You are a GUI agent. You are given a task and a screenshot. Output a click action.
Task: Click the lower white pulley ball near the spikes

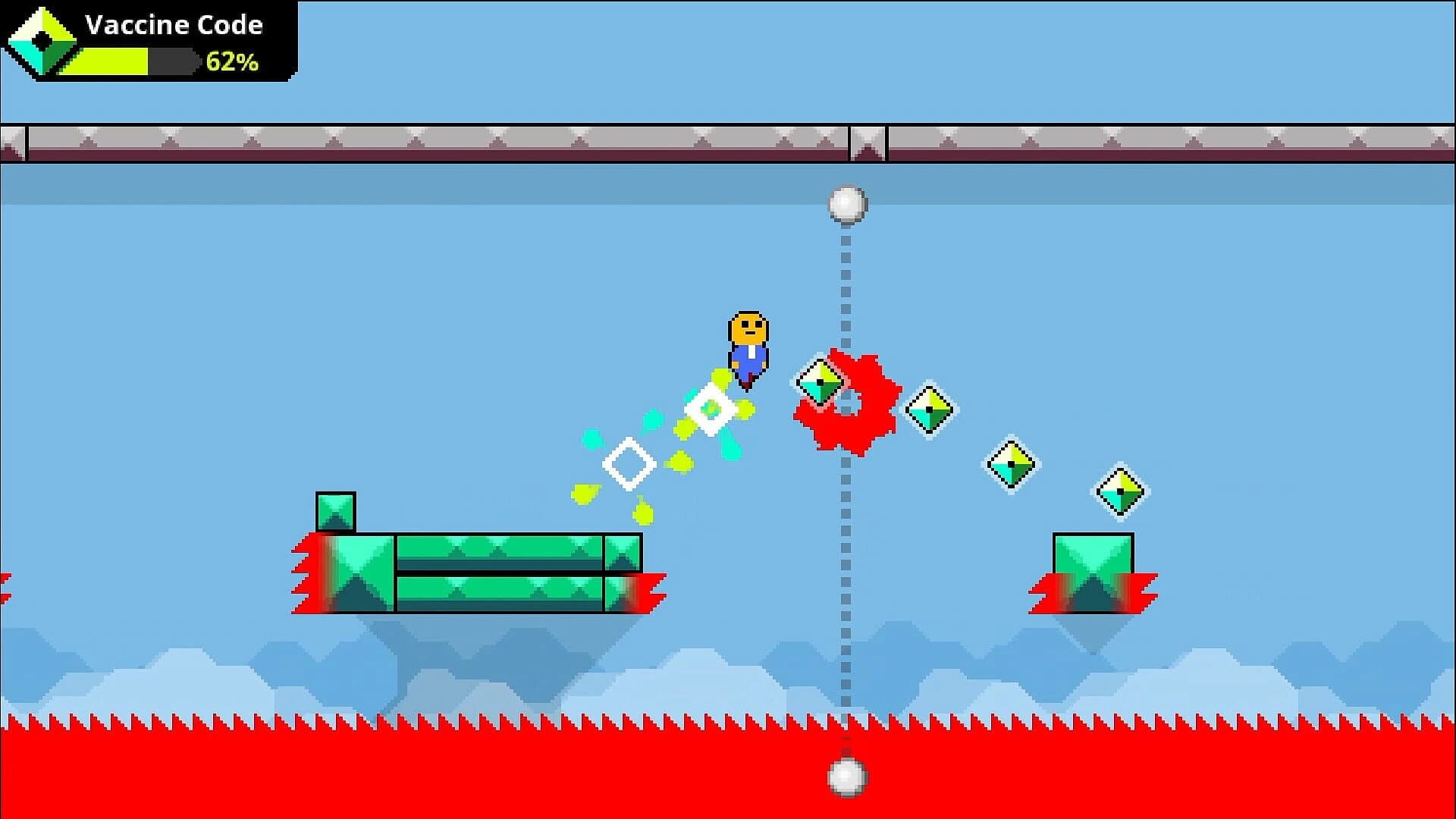click(847, 777)
